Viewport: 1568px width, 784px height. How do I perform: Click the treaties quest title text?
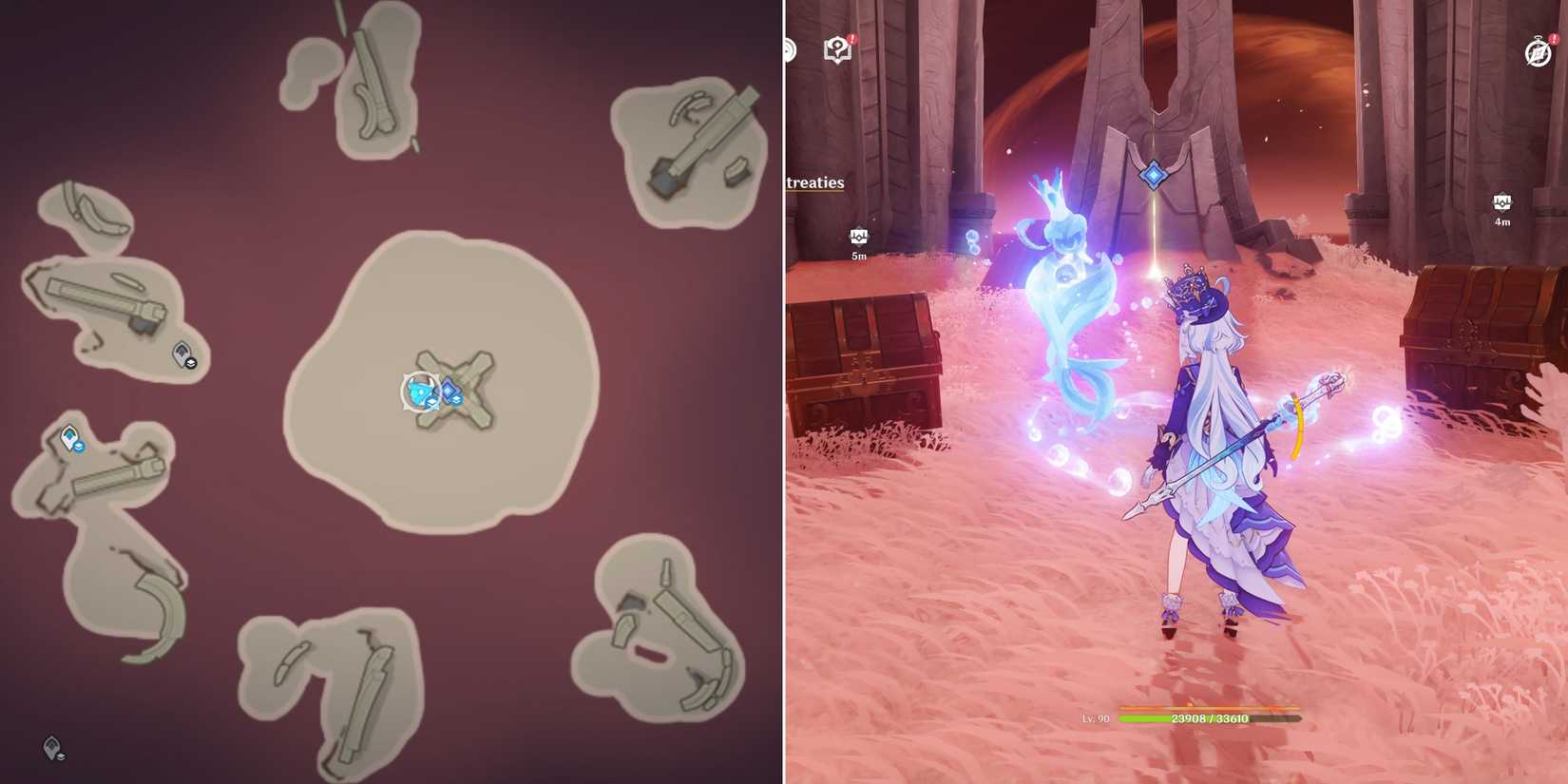coord(813,182)
